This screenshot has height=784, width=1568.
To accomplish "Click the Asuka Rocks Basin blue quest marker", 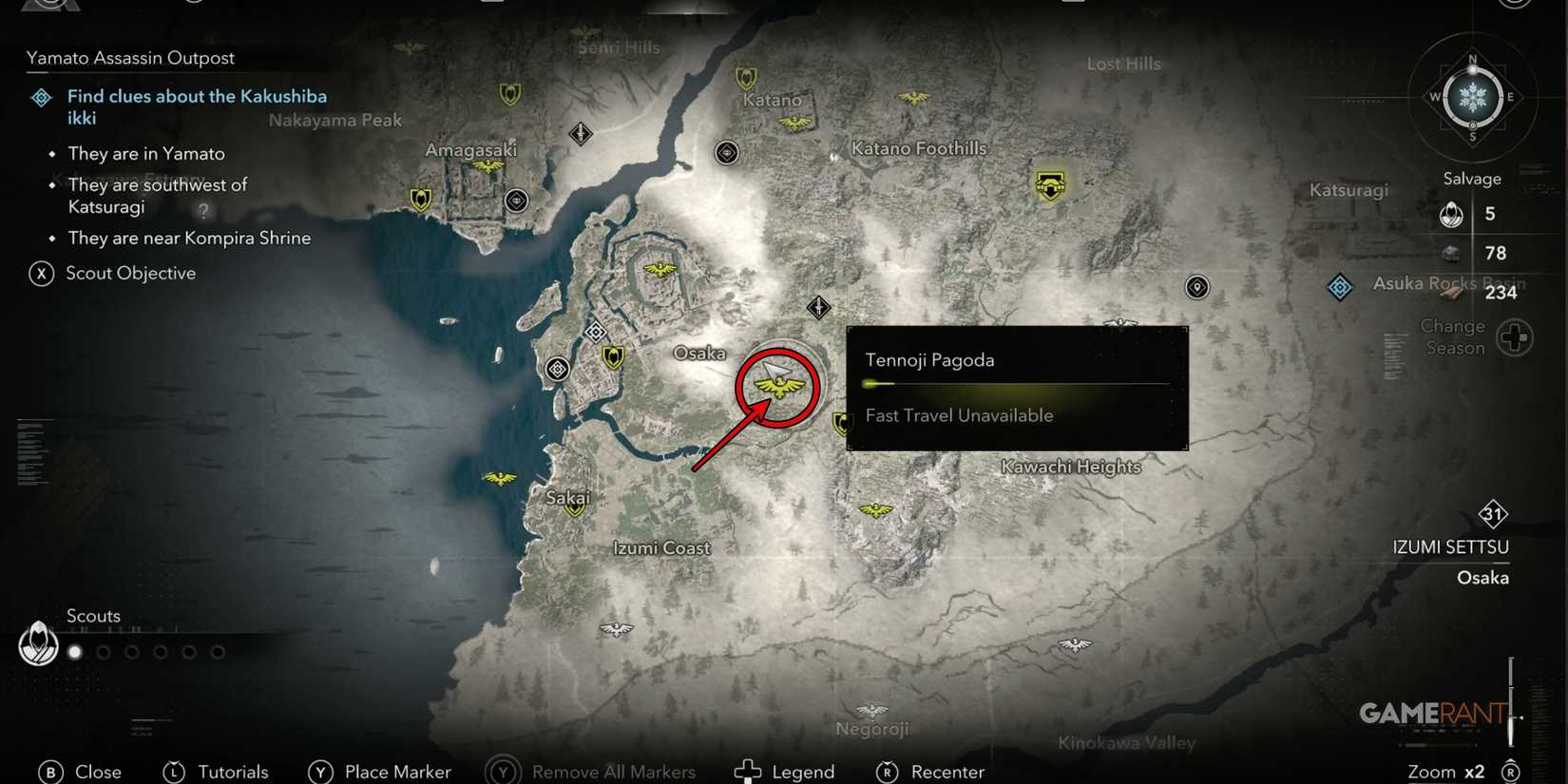I will pyautogui.click(x=1340, y=286).
